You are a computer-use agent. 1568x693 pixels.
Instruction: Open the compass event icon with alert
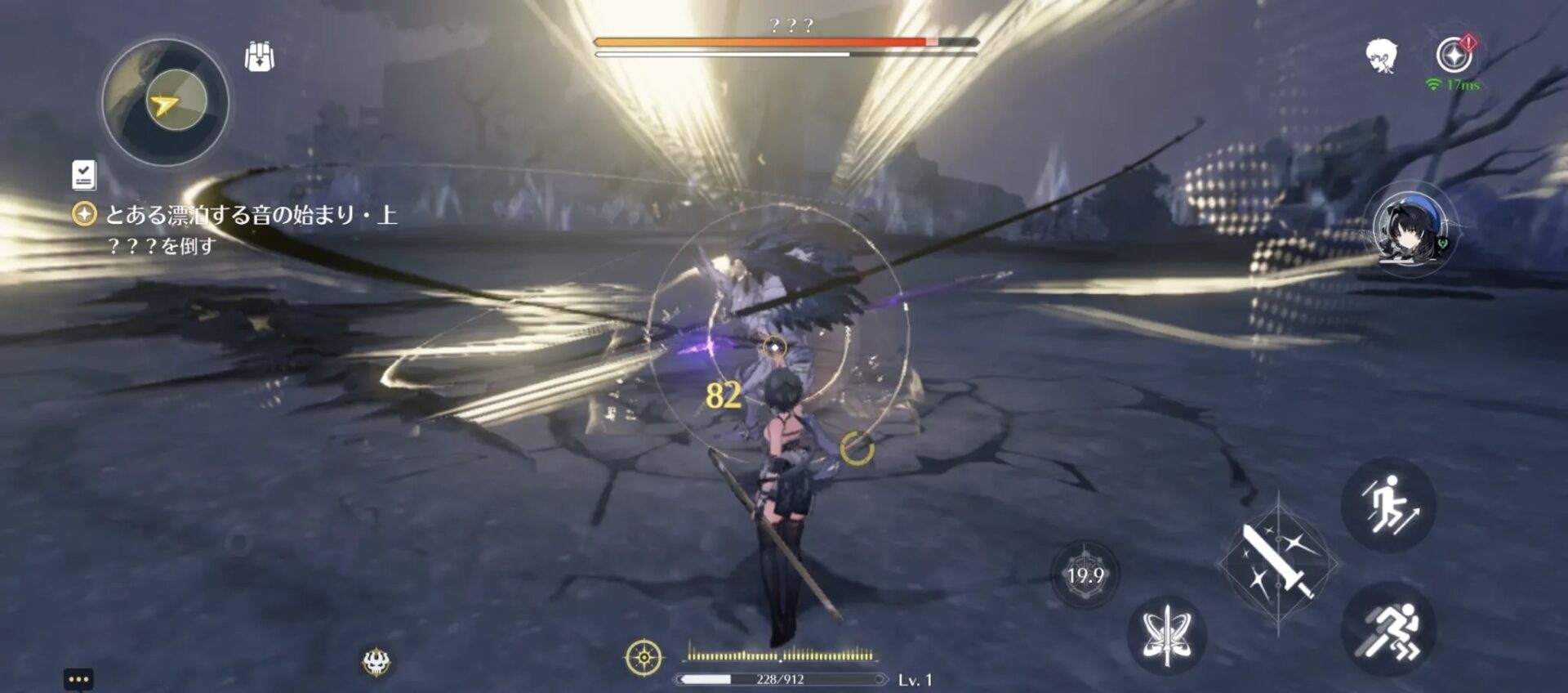(x=1454, y=56)
